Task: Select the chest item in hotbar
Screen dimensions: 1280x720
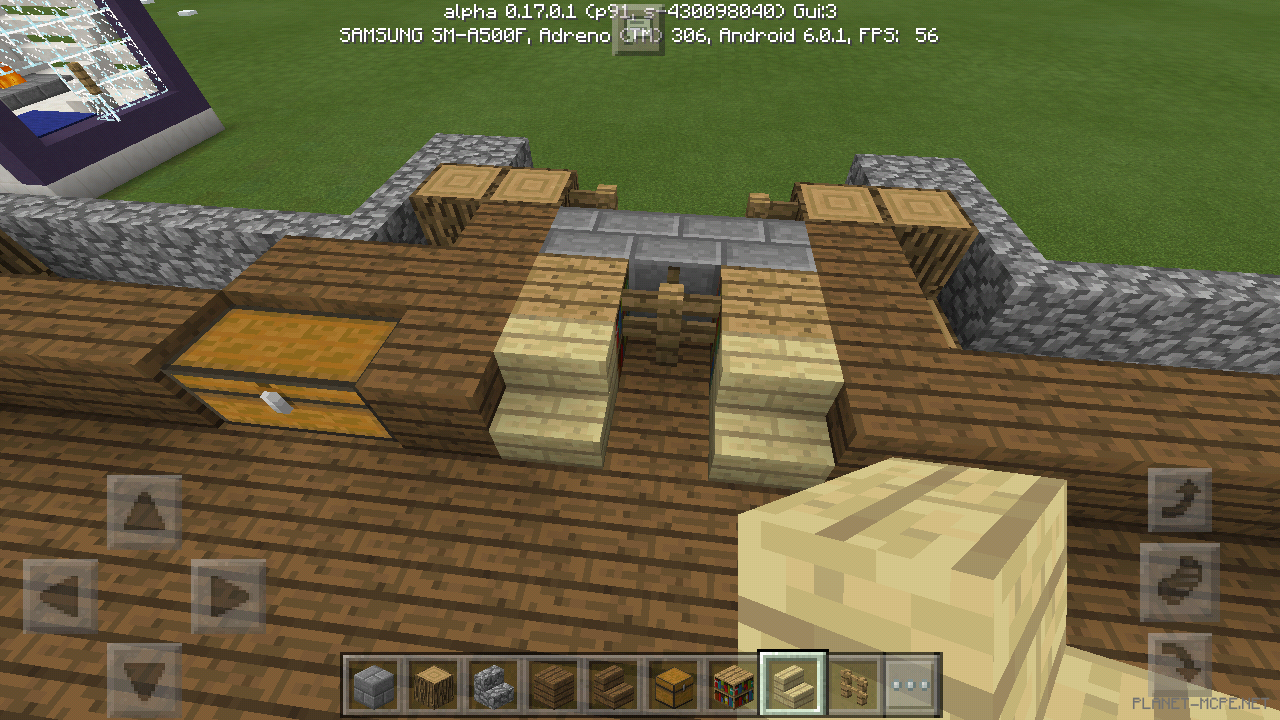Action: coord(673,681)
